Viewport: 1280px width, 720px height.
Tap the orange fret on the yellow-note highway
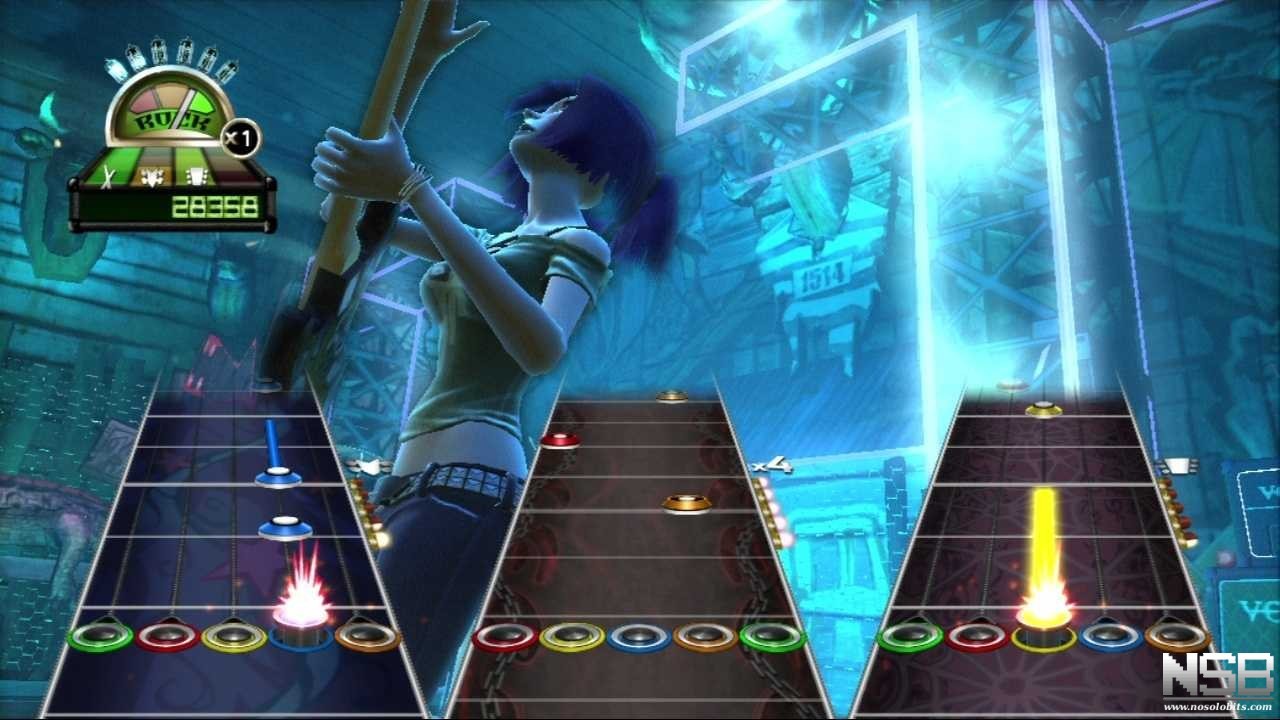1177,635
